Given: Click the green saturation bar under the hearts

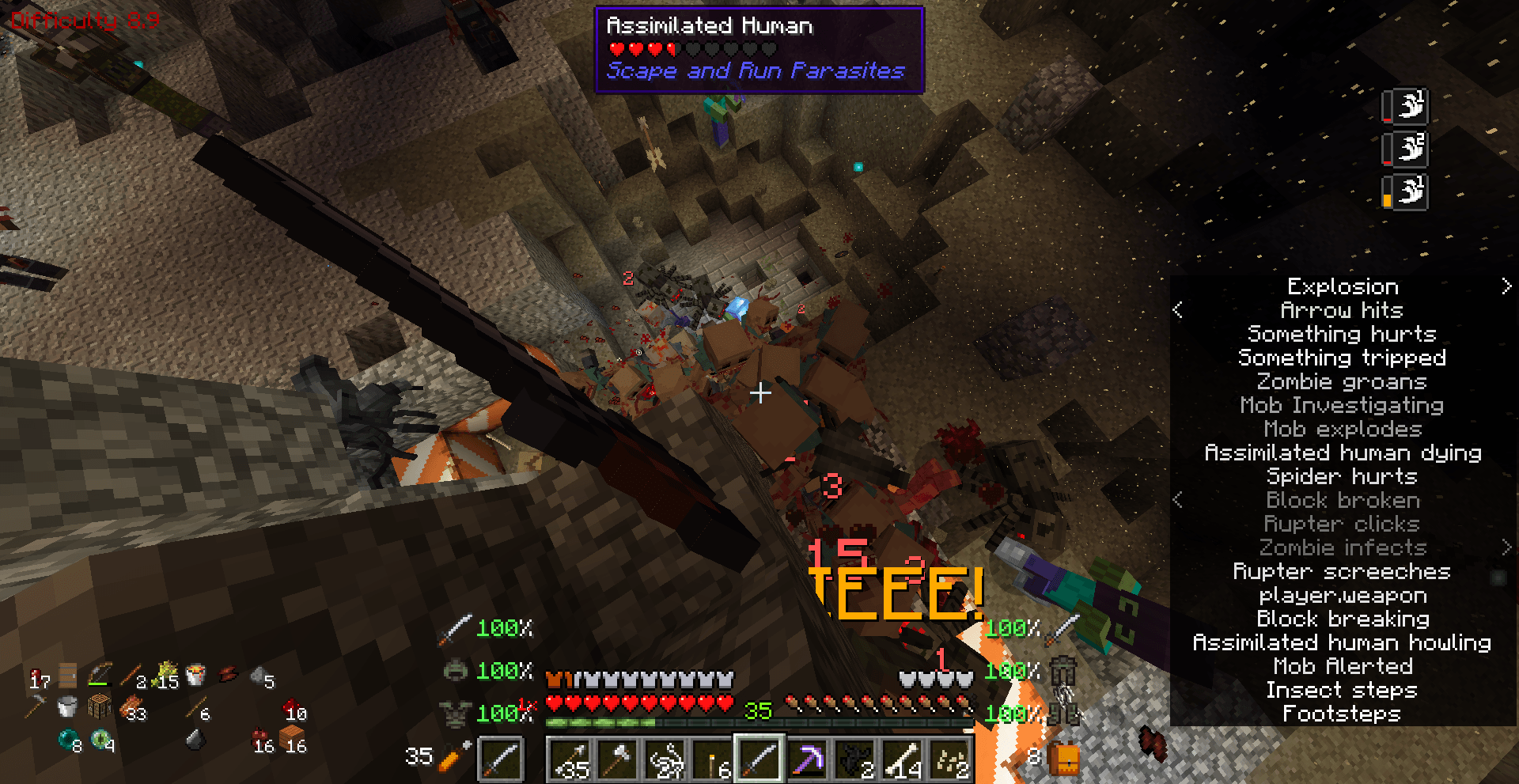Looking at the screenshot, I should [x=601, y=722].
